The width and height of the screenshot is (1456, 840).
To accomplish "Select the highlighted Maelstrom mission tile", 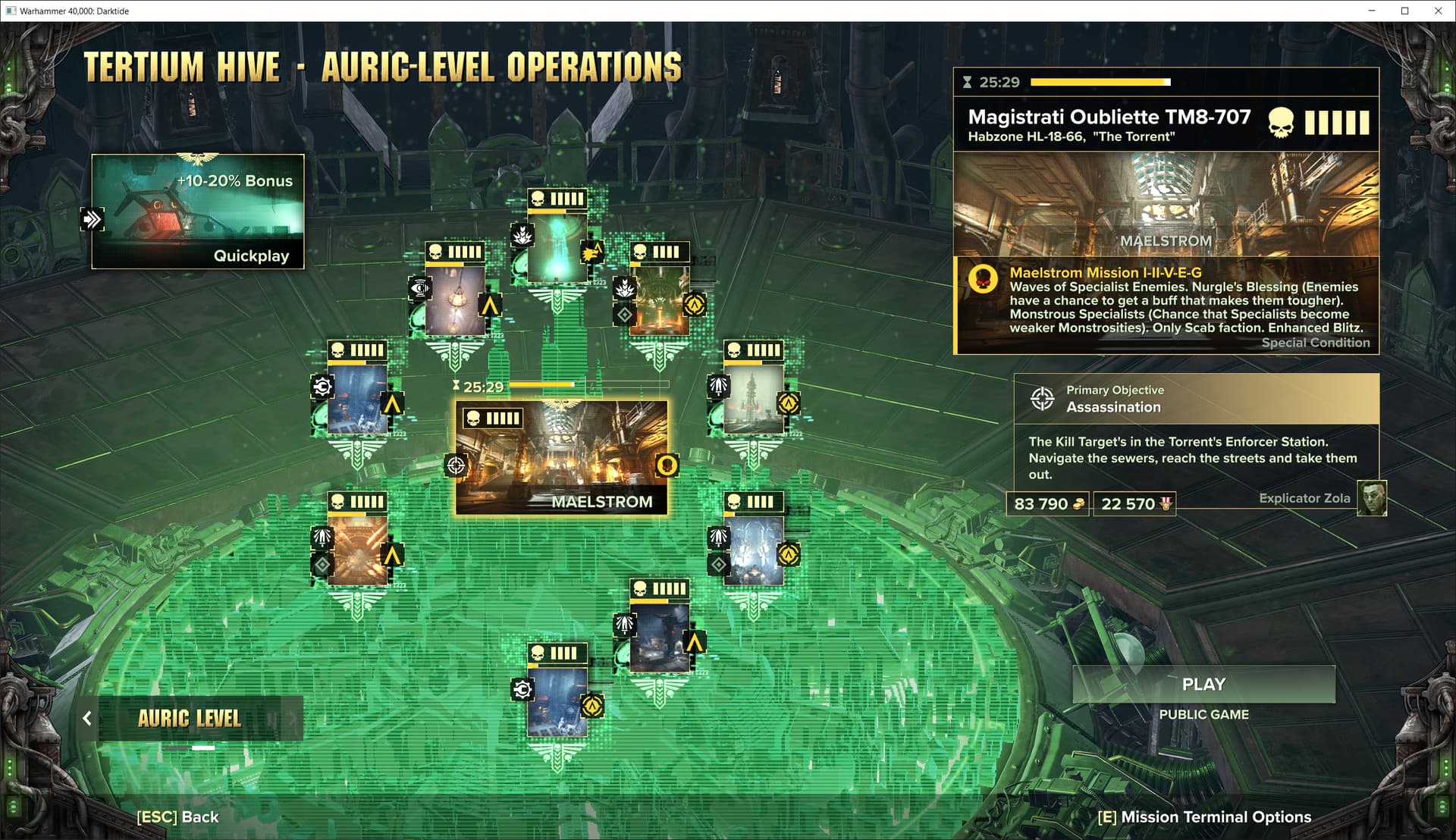I will (561, 457).
